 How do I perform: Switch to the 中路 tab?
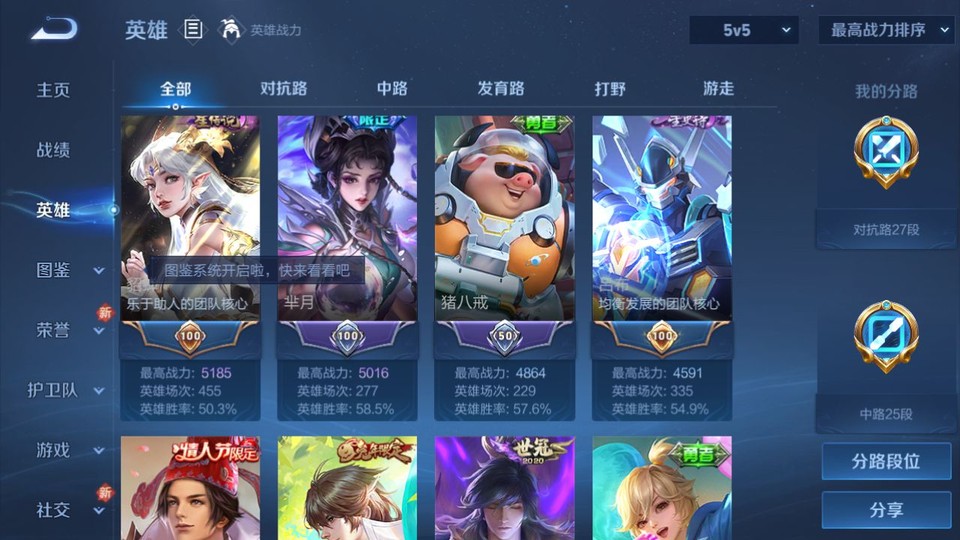392,88
